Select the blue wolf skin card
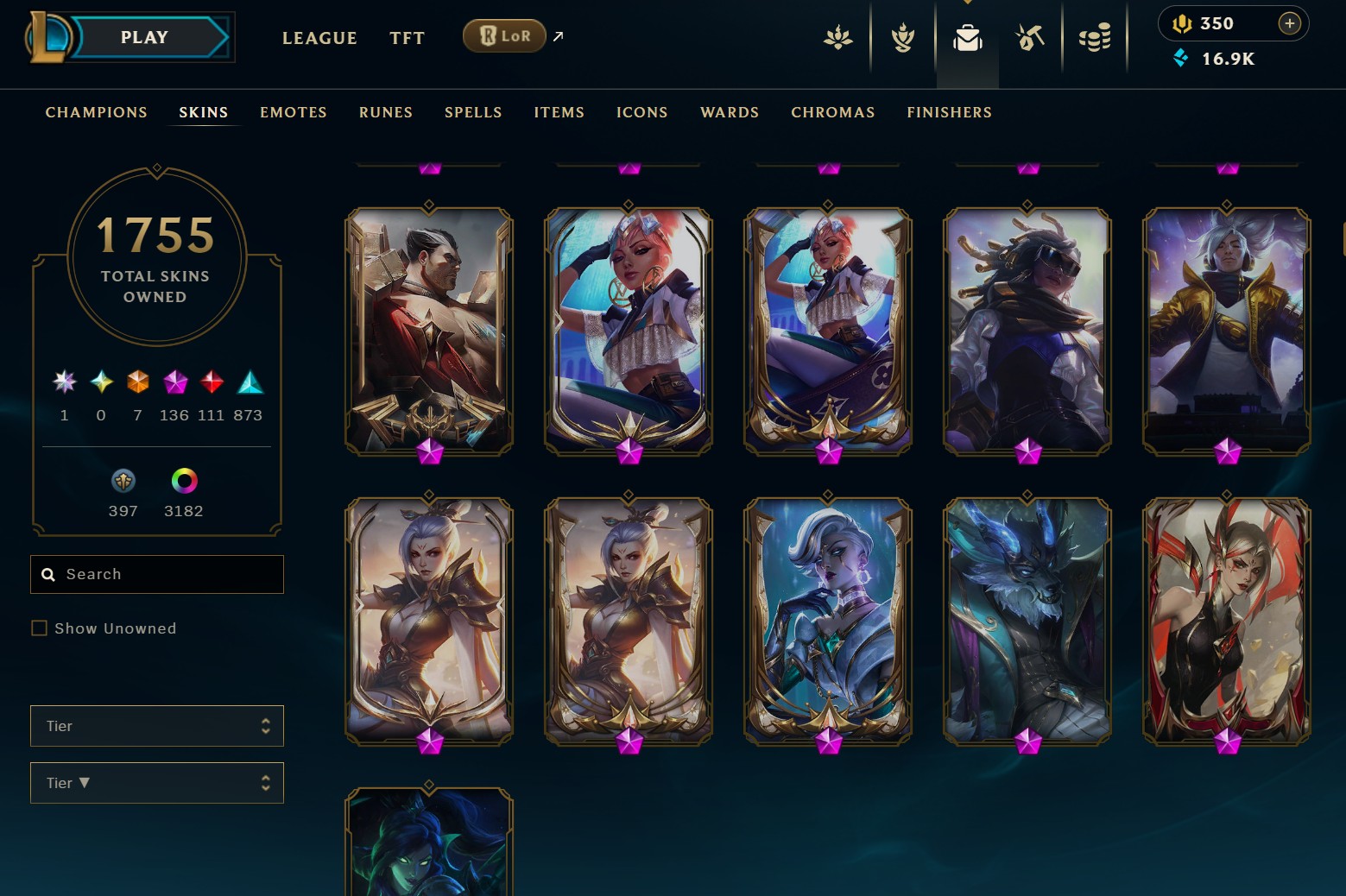 [x=1027, y=620]
